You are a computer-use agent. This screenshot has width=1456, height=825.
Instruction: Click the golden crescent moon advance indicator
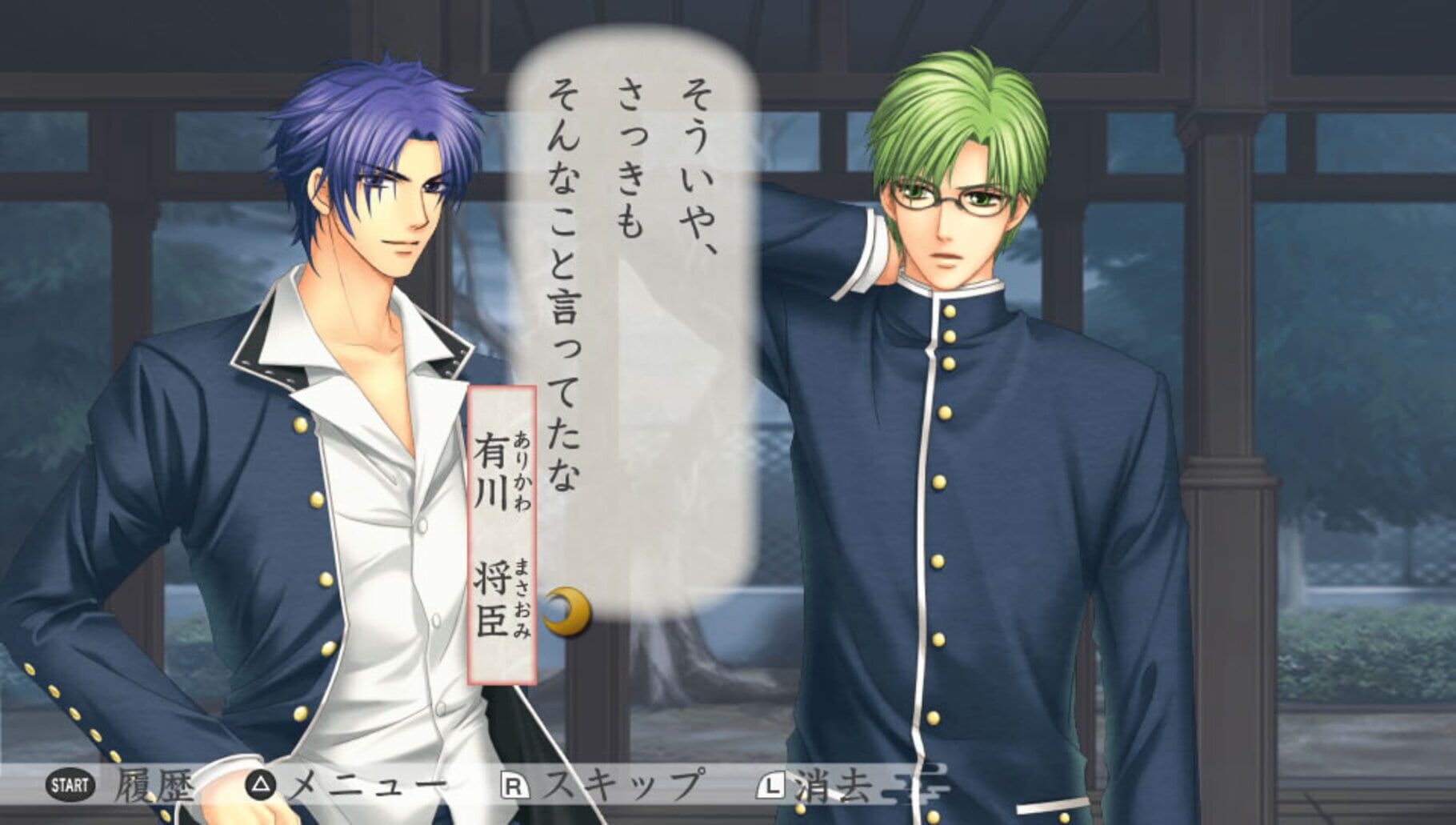tap(567, 612)
